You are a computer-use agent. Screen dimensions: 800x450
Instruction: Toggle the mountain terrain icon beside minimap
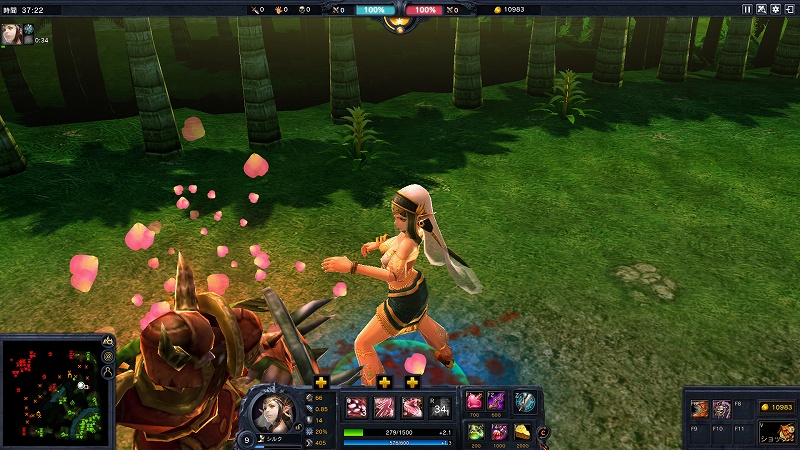pyautogui.click(x=108, y=341)
